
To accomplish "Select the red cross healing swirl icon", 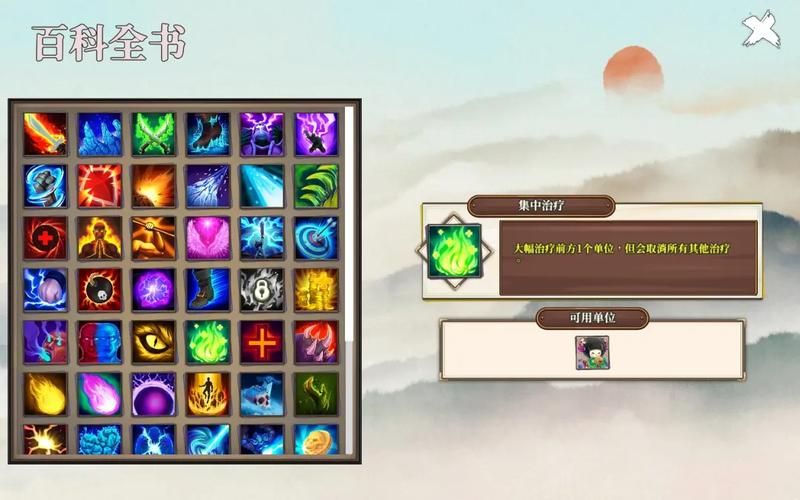I will coord(46,238).
